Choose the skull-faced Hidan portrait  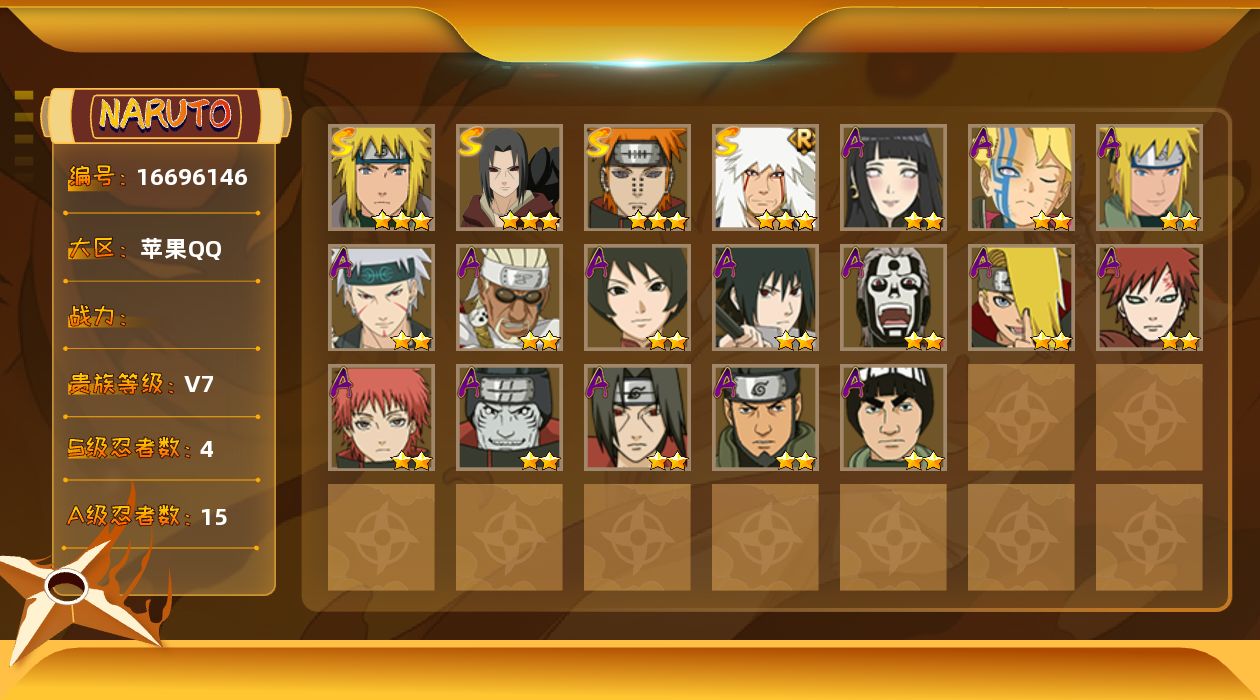click(x=893, y=297)
